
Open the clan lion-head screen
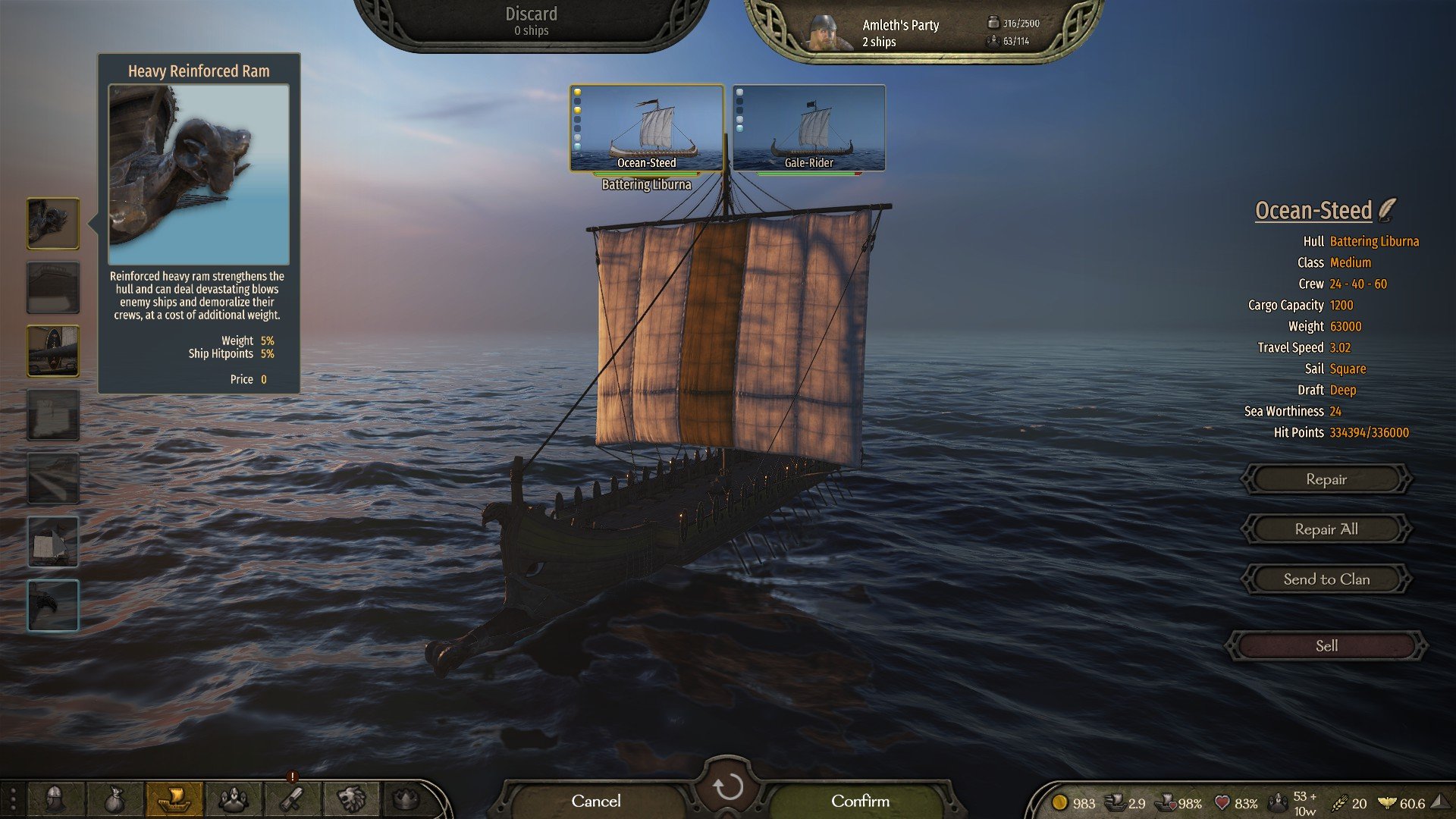tap(351, 799)
